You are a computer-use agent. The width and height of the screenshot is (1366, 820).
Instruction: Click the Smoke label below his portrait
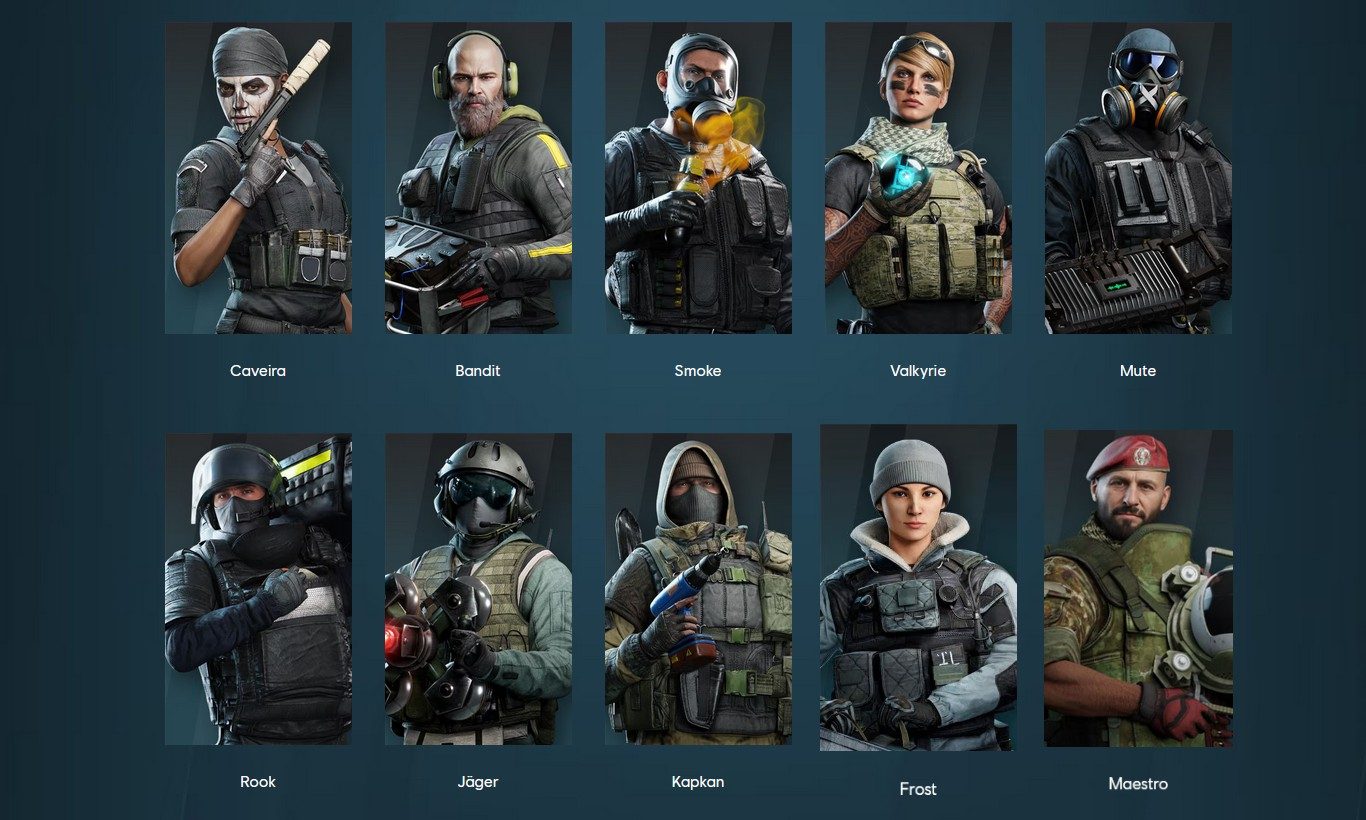tap(698, 370)
